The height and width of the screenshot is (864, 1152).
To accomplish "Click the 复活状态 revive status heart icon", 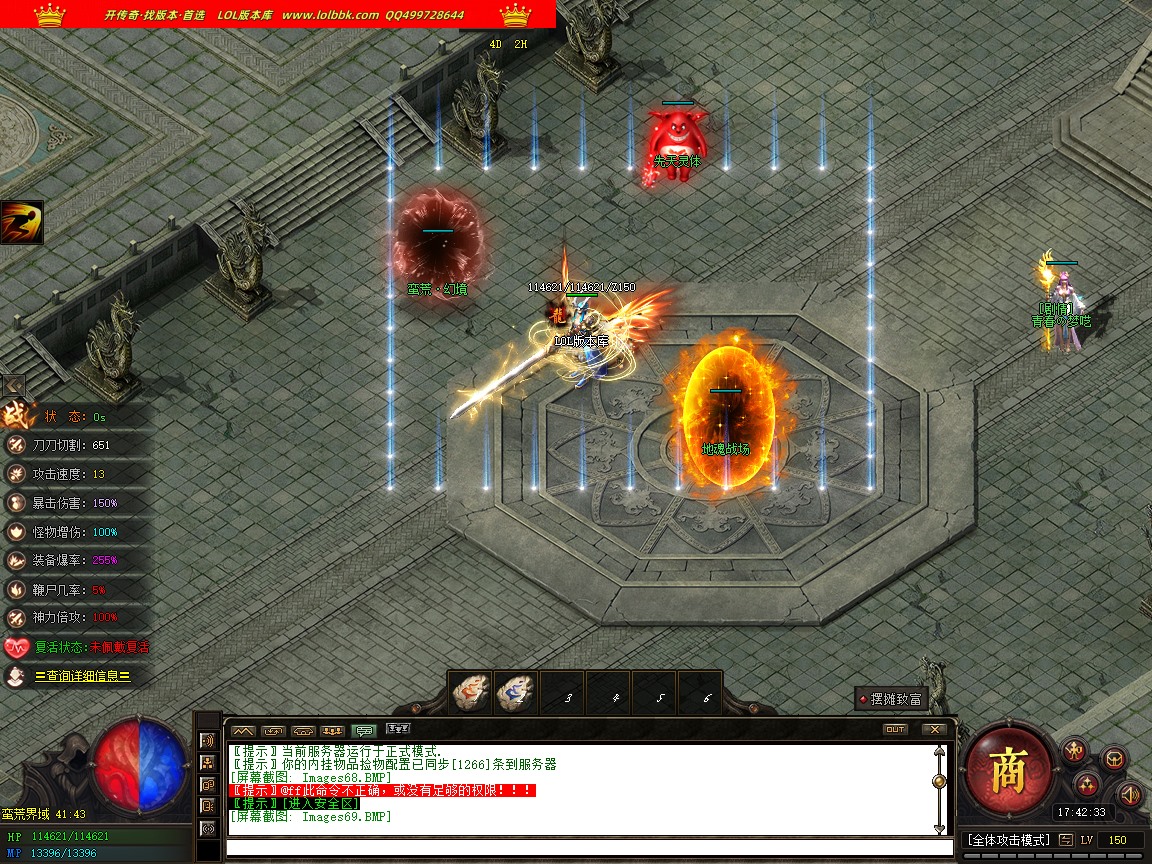I will tap(16, 647).
